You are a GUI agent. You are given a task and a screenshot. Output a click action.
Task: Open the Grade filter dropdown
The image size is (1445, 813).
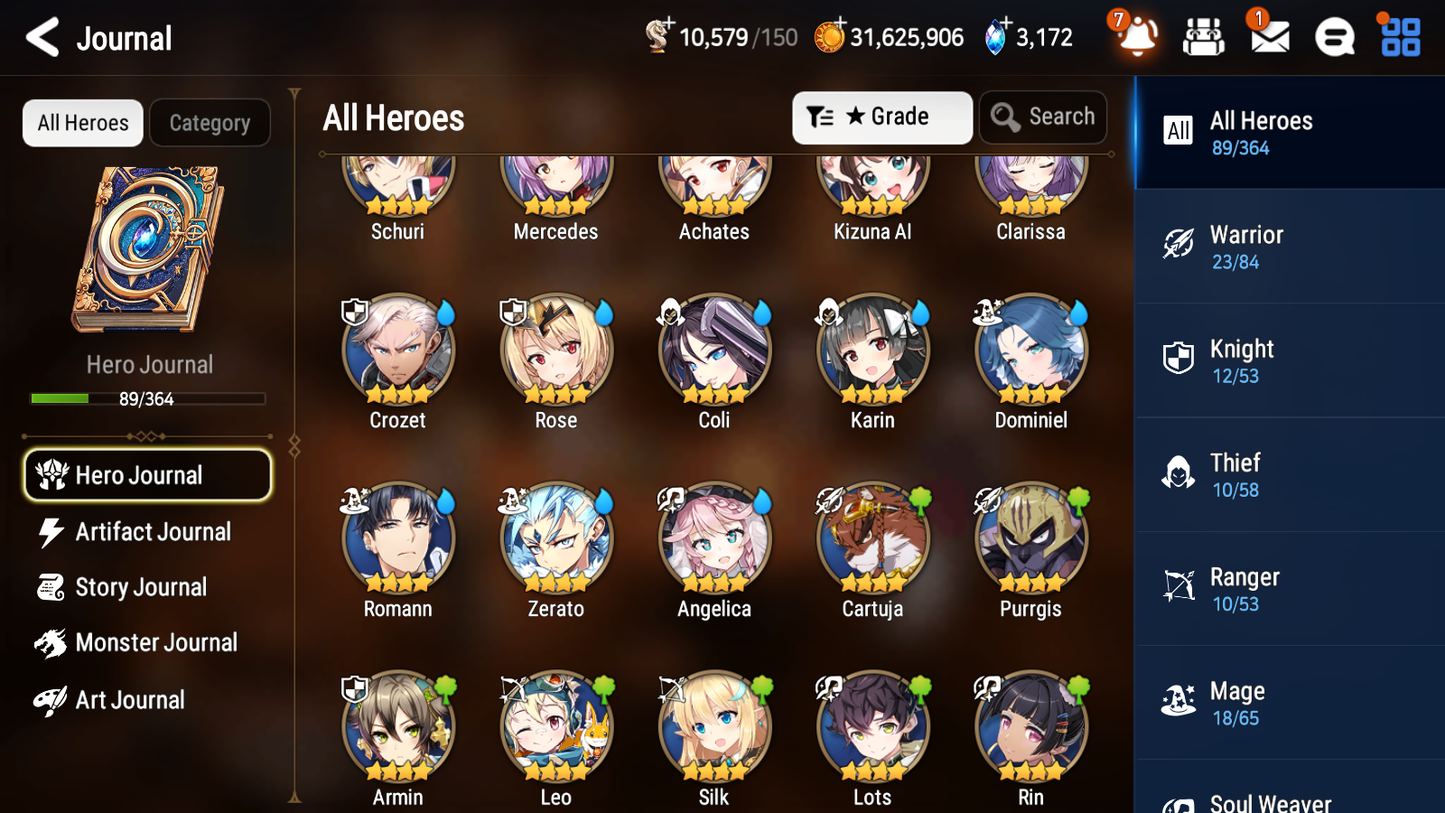pyautogui.click(x=882, y=116)
